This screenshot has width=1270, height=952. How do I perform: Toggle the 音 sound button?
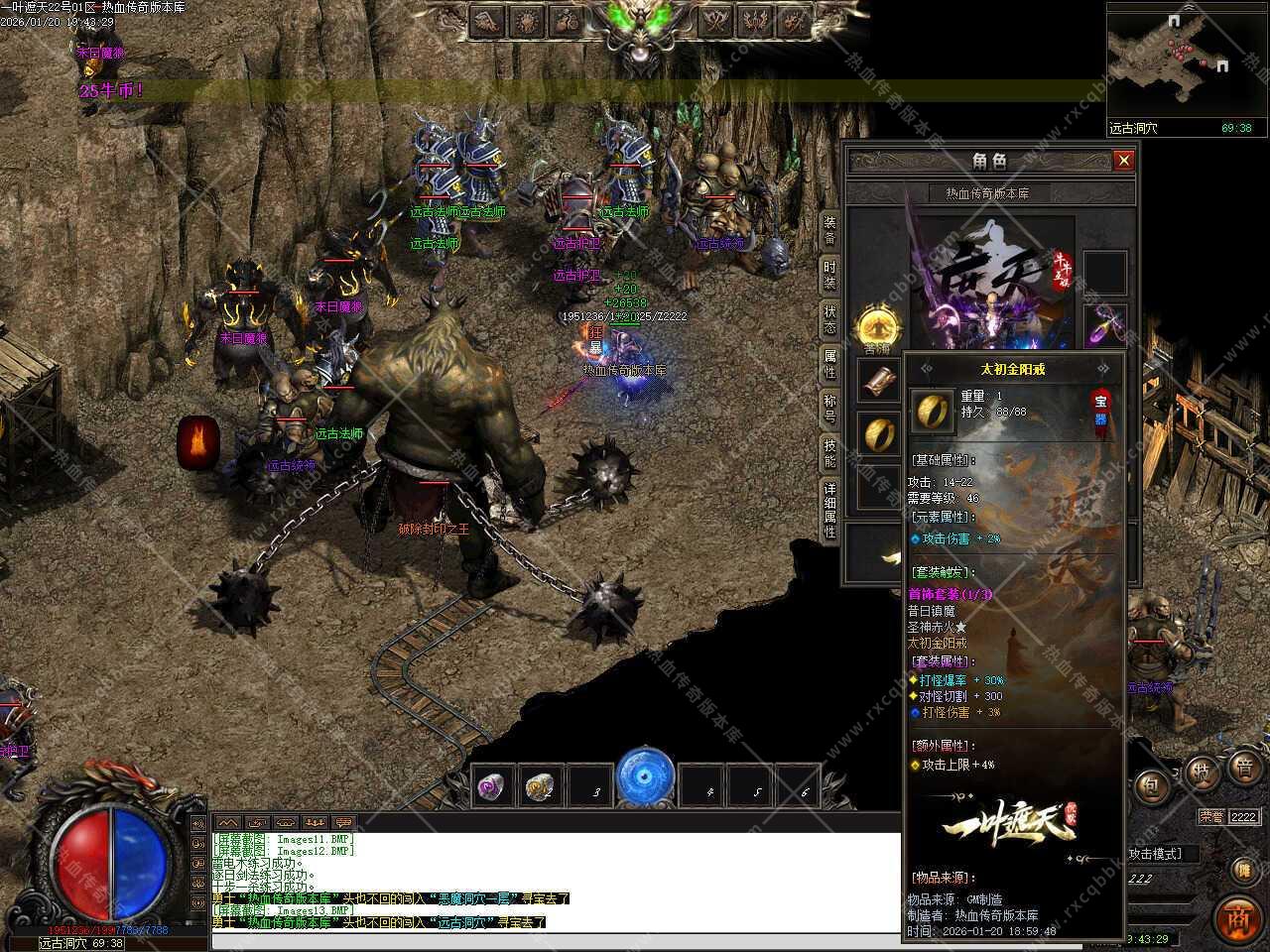click(x=1244, y=767)
